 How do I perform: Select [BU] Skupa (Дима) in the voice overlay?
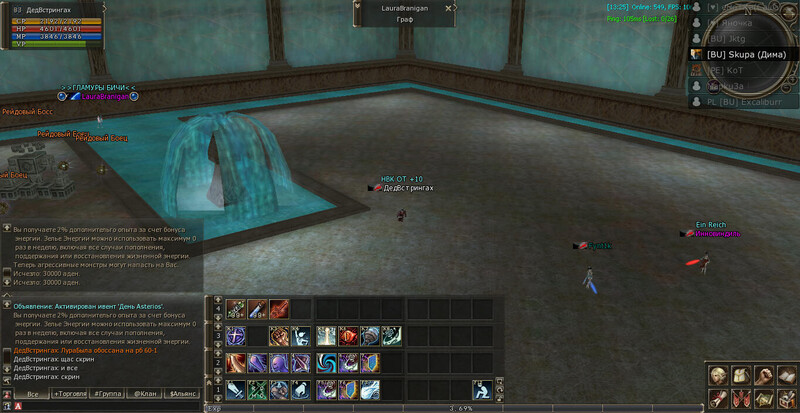pos(746,53)
